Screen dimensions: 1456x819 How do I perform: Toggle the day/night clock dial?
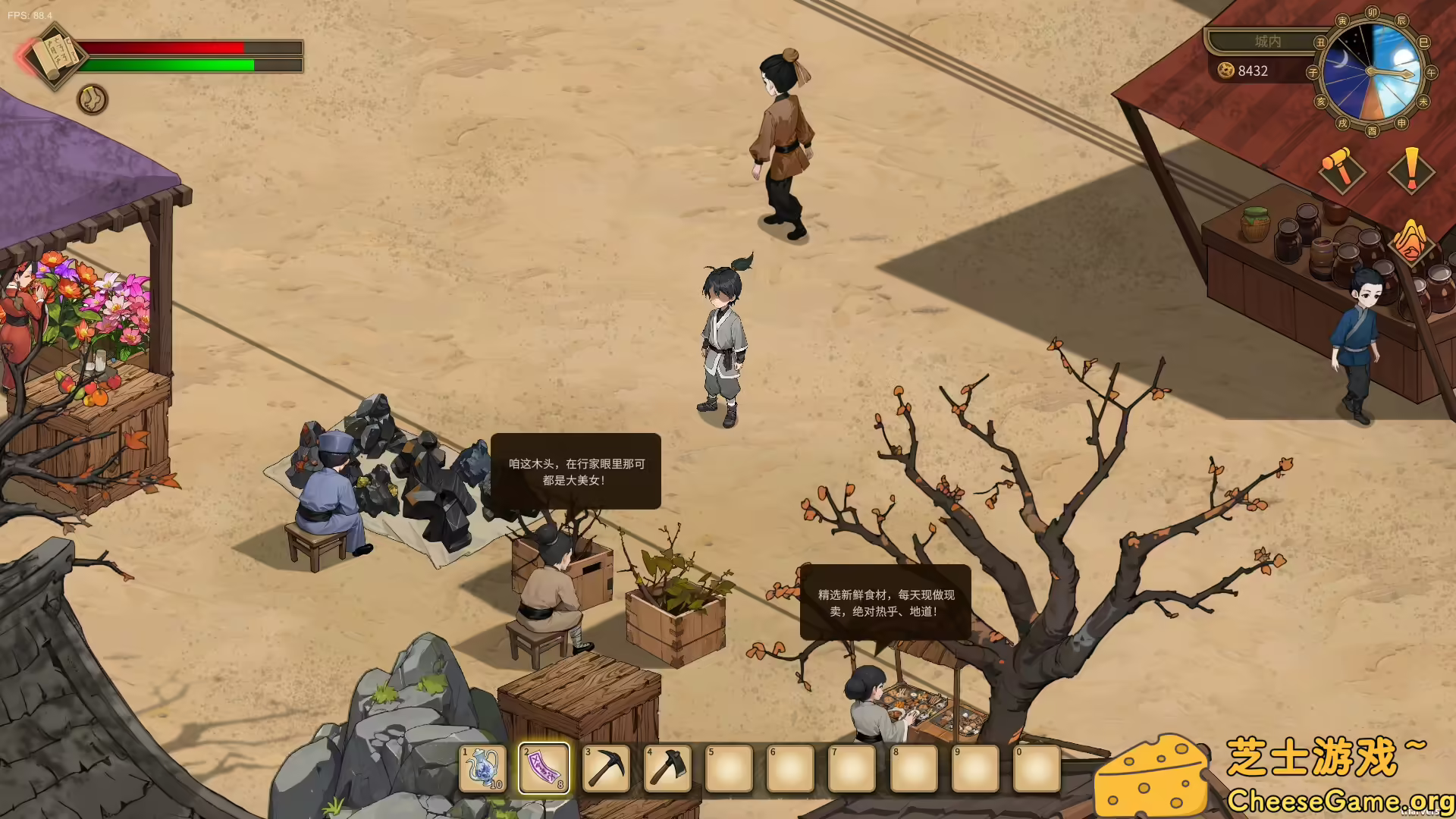point(1371,72)
